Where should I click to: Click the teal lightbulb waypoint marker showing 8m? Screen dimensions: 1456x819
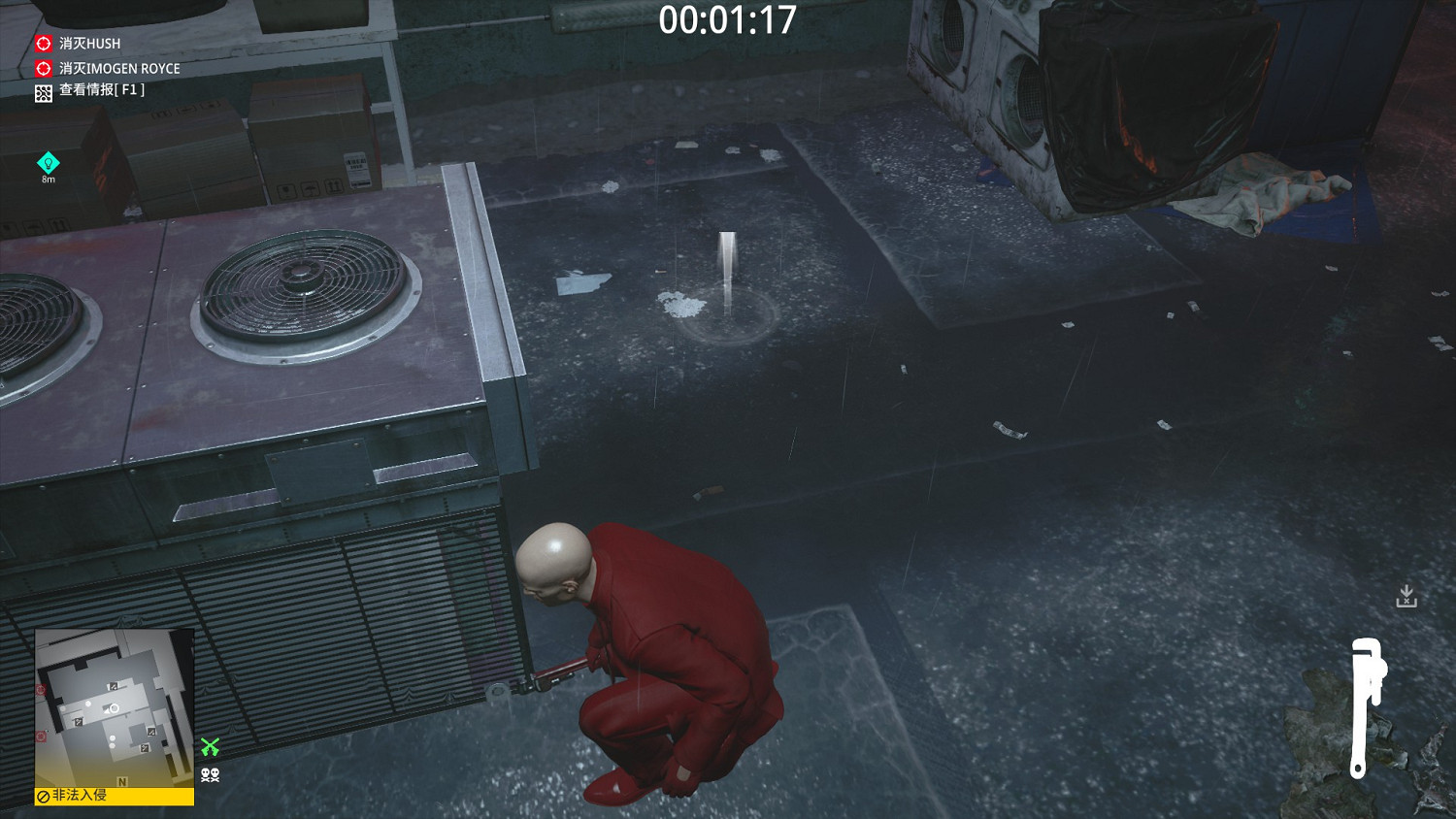[x=49, y=160]
